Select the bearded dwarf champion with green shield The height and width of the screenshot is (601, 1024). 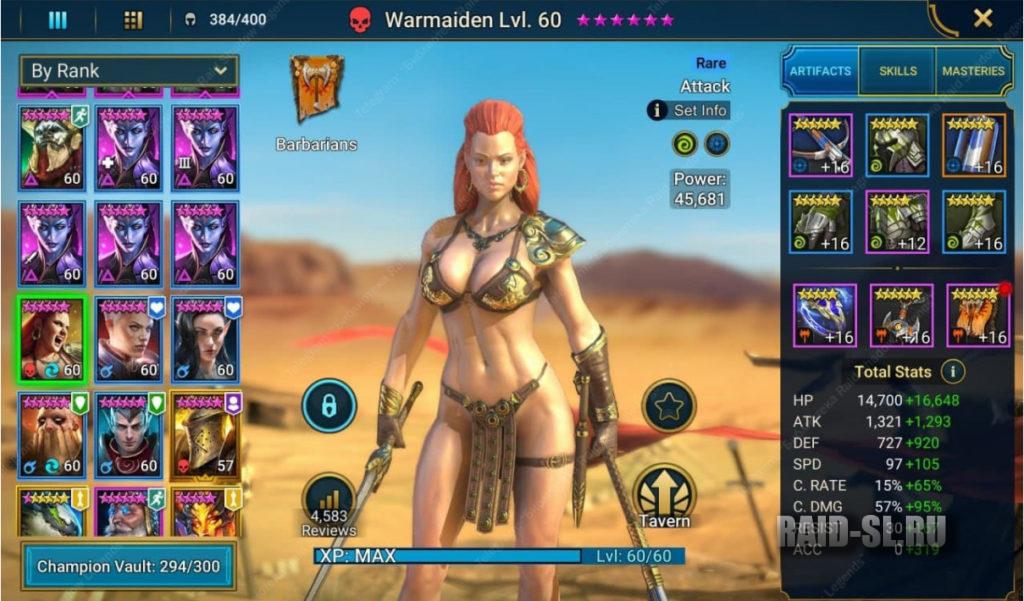click(52, 435)
